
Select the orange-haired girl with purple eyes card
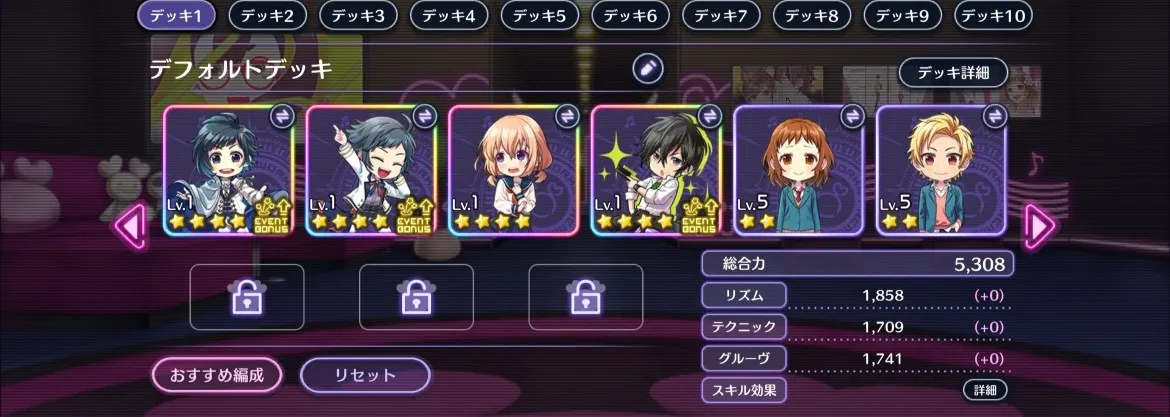click(514, 170)
